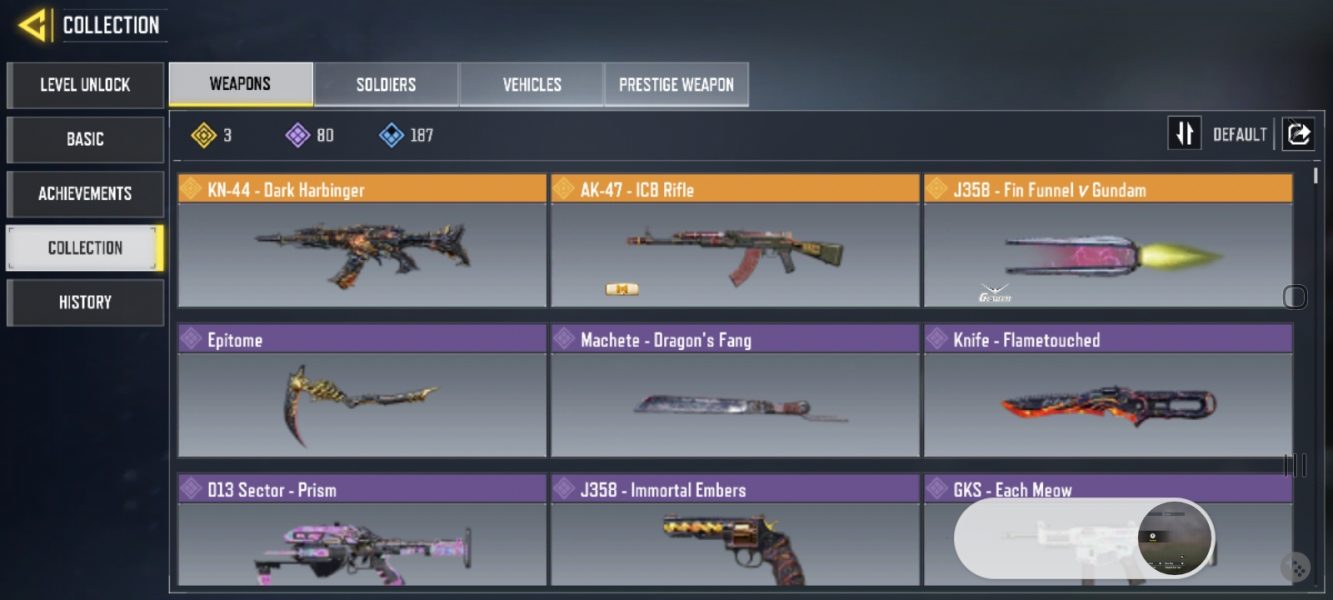Select the Knife Flametouched tile
Image resolution: width=1333 pixels, height=600 pixels.
tap(1107, 391)
